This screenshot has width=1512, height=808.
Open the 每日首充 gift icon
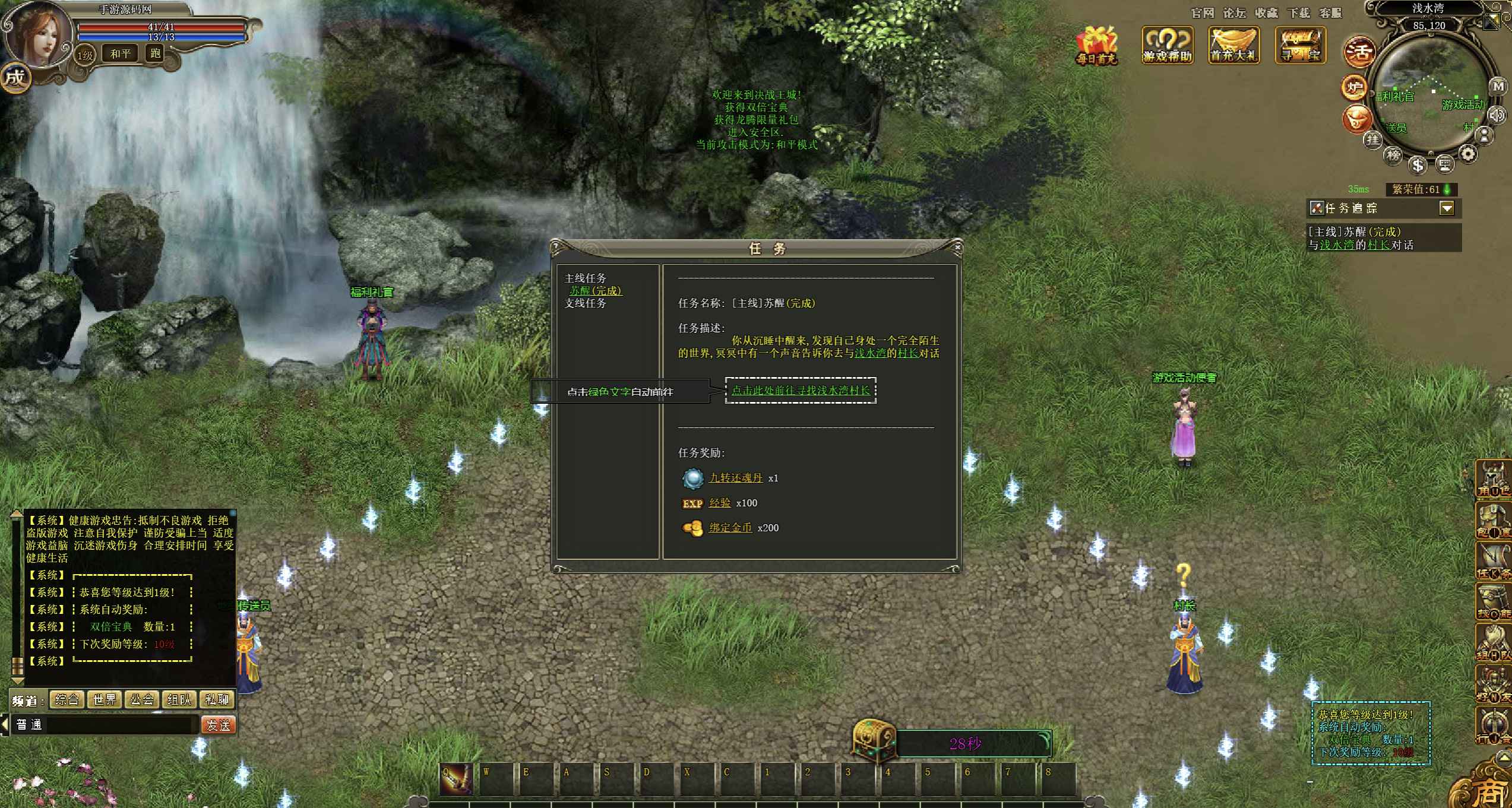(x=1096, y=45)
